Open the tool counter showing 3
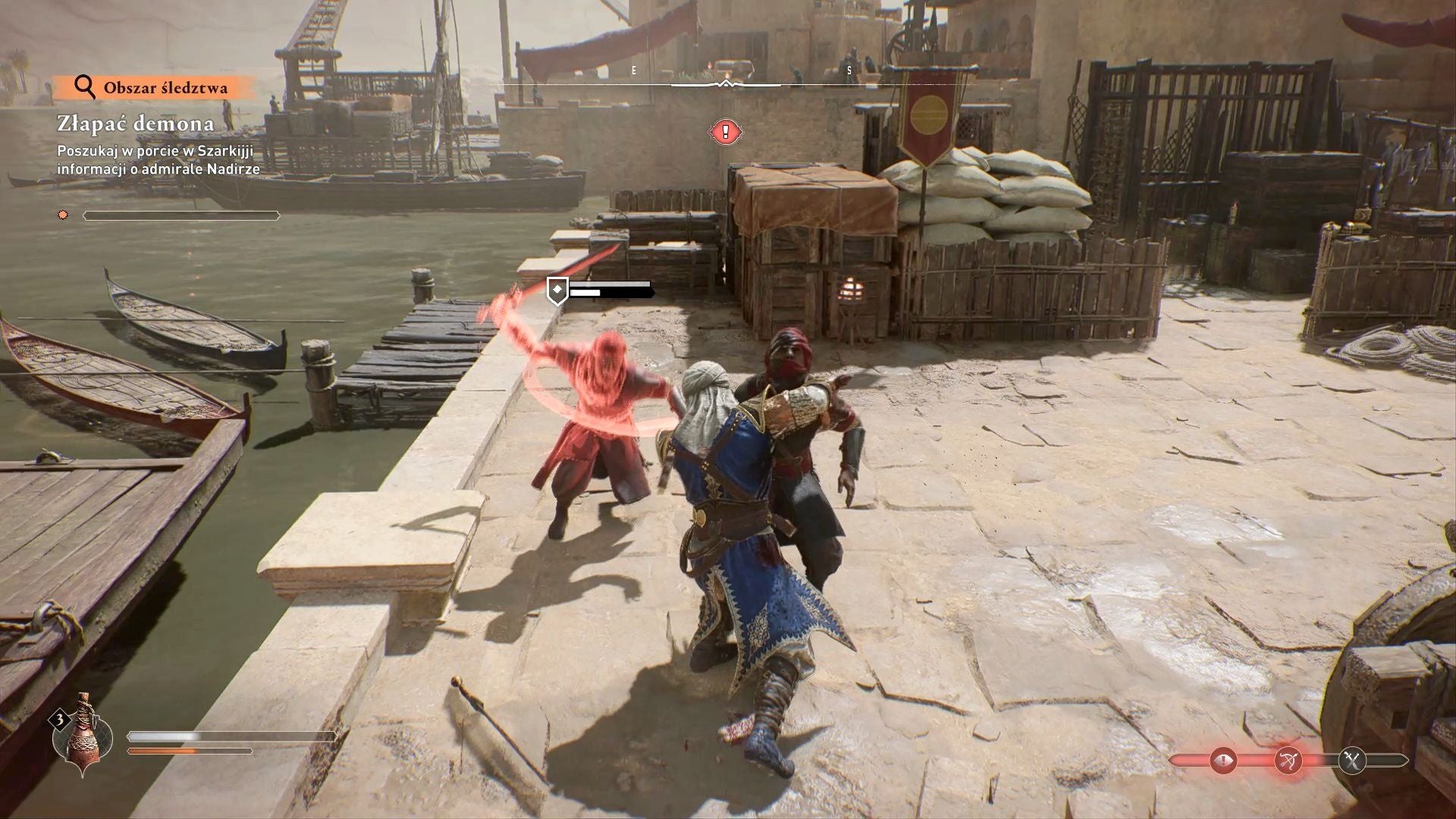 [58, 719]
